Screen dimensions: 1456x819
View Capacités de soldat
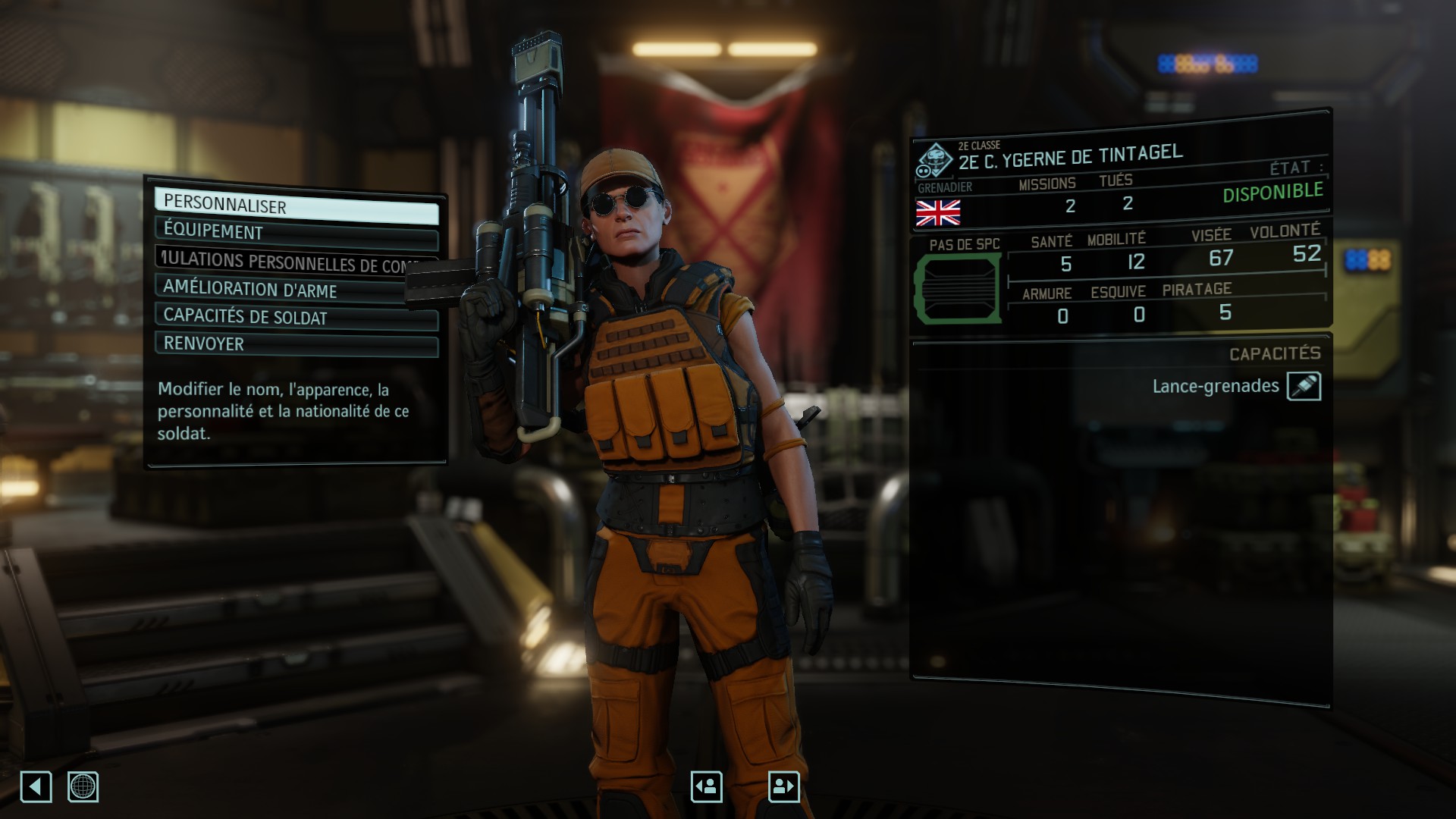[x=296, y=317]
